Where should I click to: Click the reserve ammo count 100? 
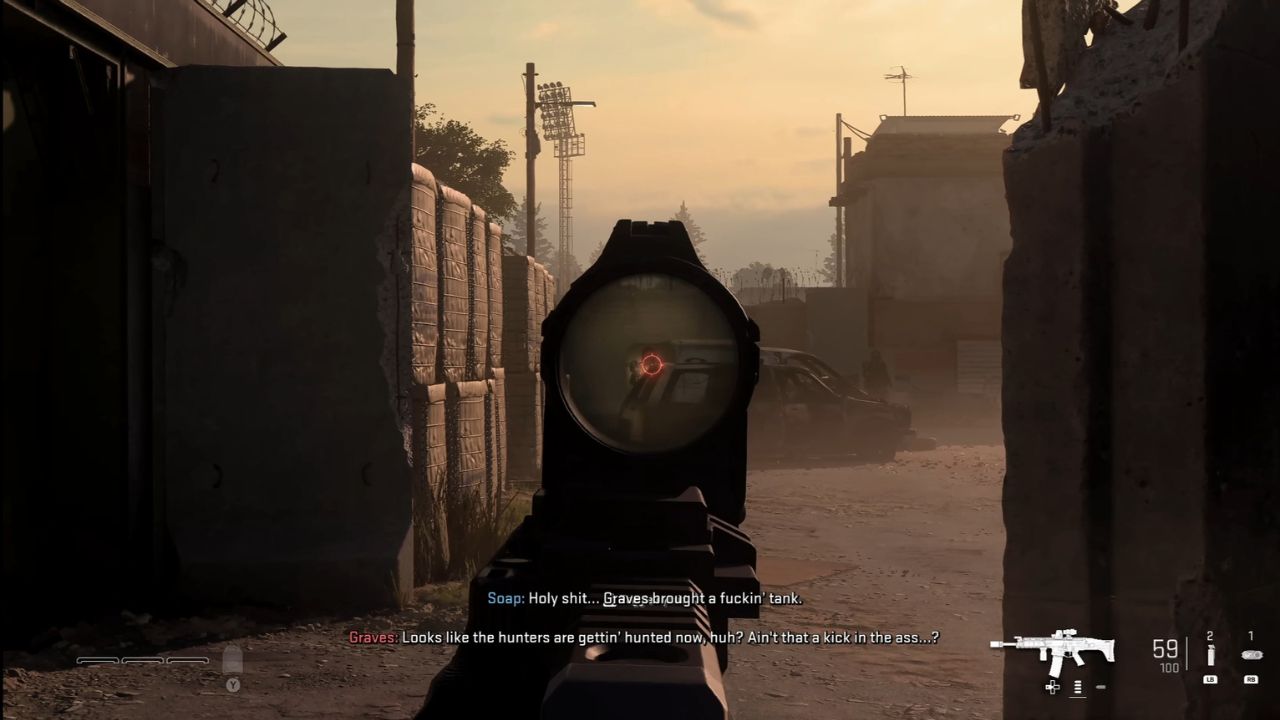point(1169,668)
